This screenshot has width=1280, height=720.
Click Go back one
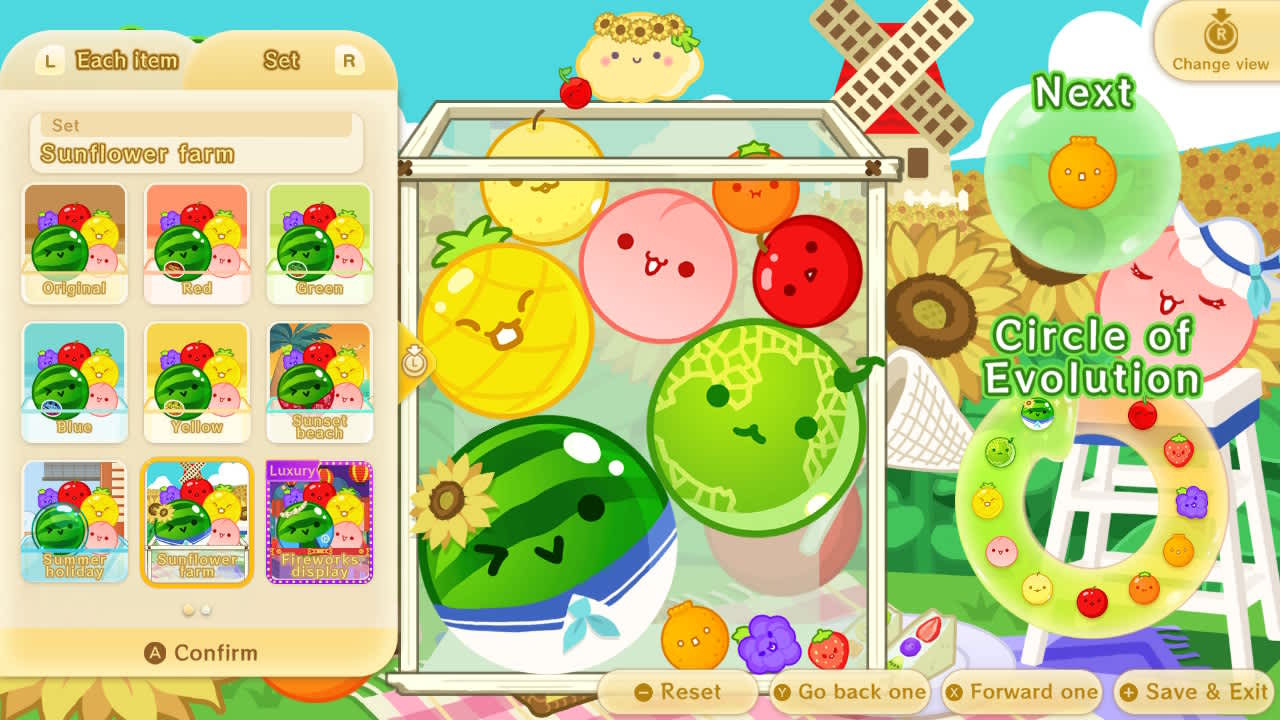click(851, 691)
